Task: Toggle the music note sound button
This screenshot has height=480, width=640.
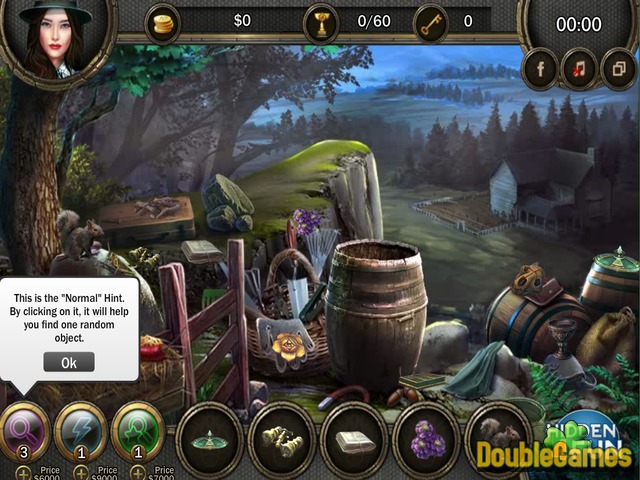Action: [577, 69]
